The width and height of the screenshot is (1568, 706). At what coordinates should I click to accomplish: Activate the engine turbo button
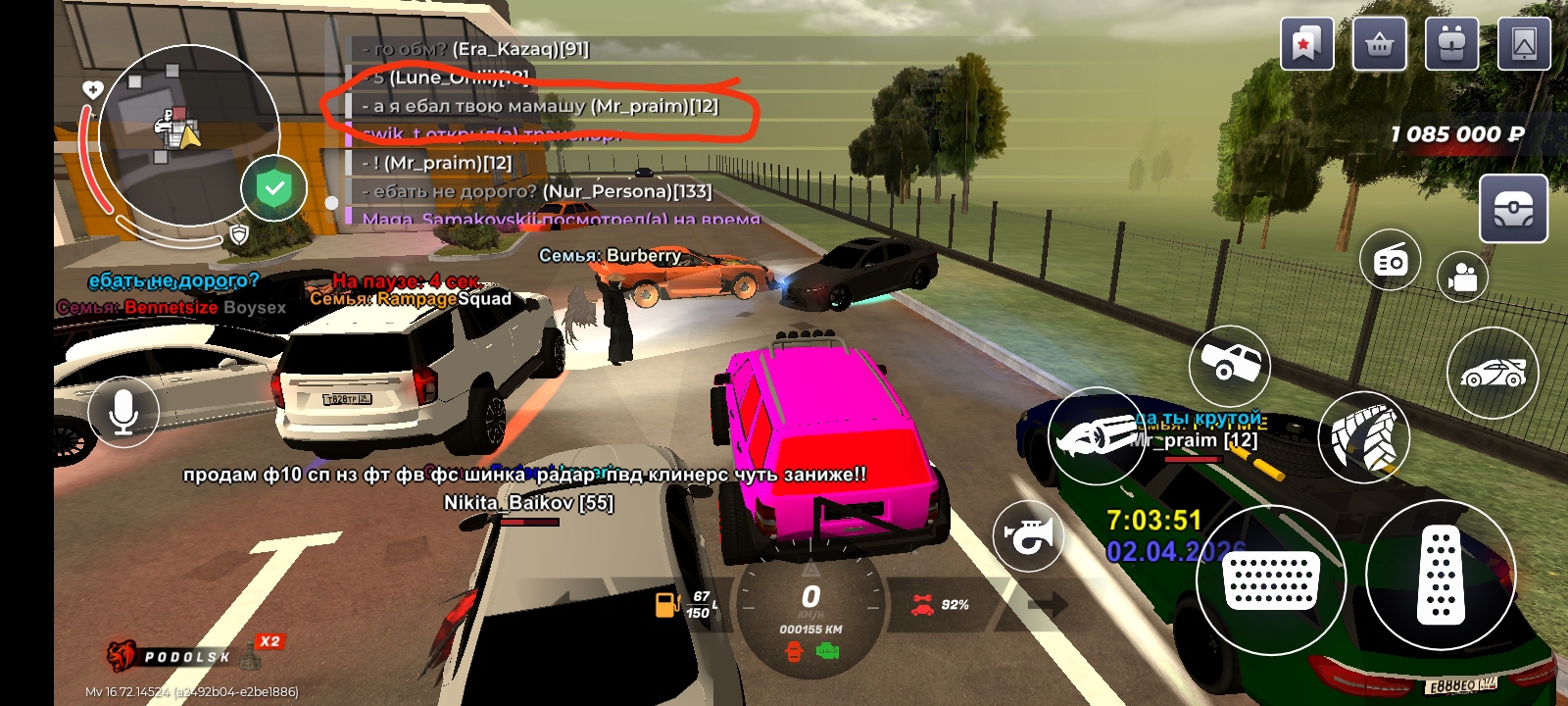(x=1094, y=435)
